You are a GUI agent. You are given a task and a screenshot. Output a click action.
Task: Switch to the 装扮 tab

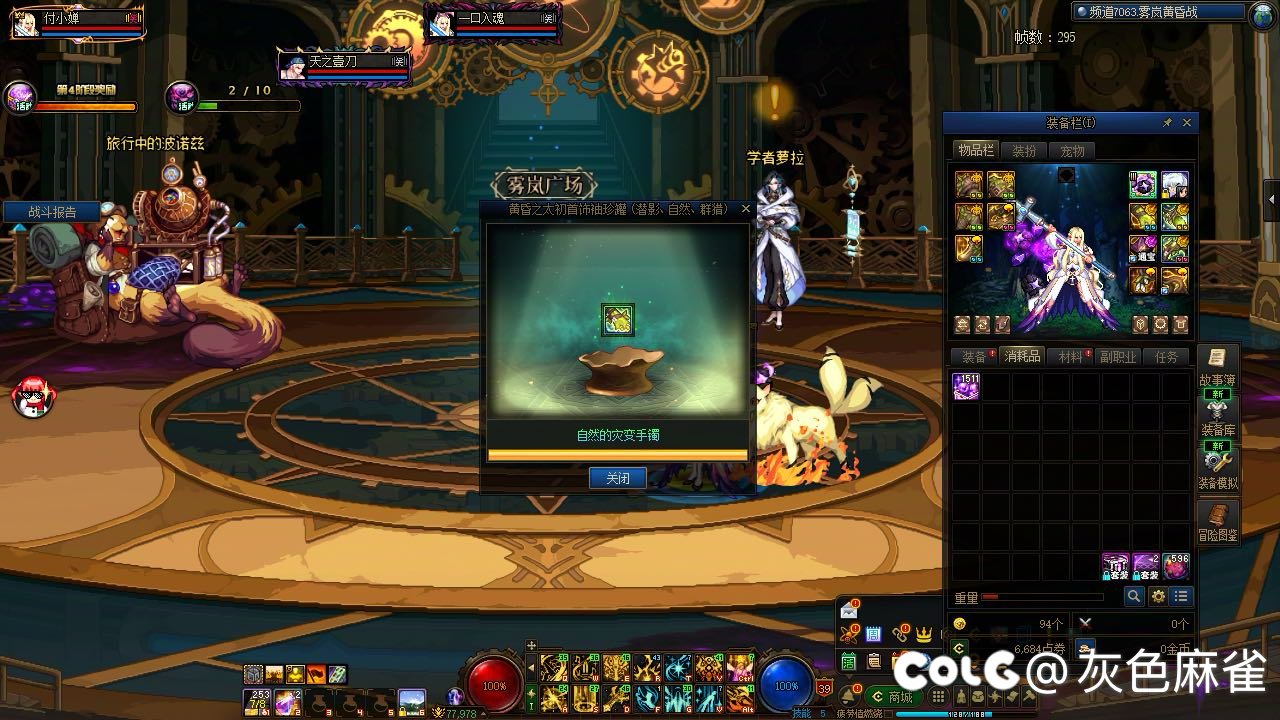click(1024, 151)
